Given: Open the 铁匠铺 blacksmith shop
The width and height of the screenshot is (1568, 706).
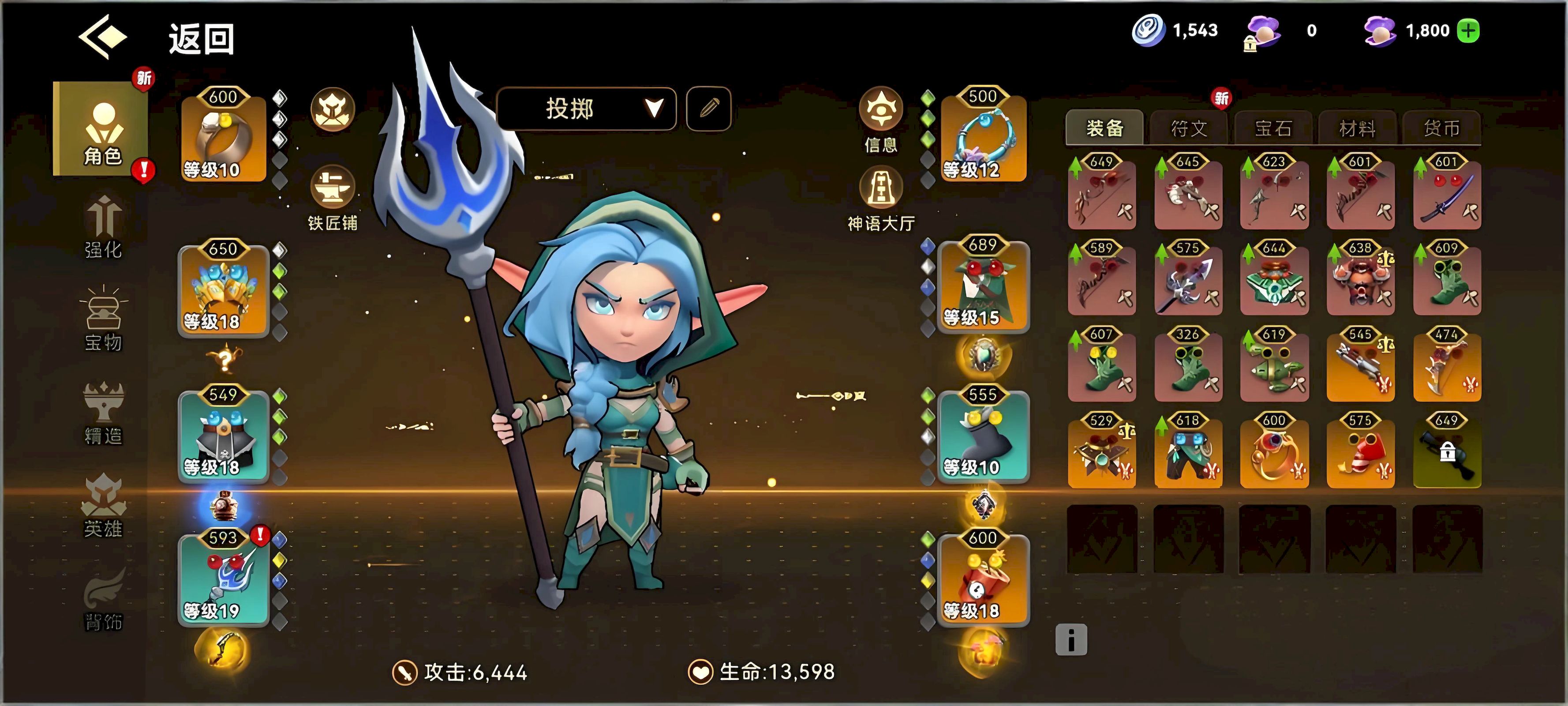Looking at the screenshot, I should (333, 198).
